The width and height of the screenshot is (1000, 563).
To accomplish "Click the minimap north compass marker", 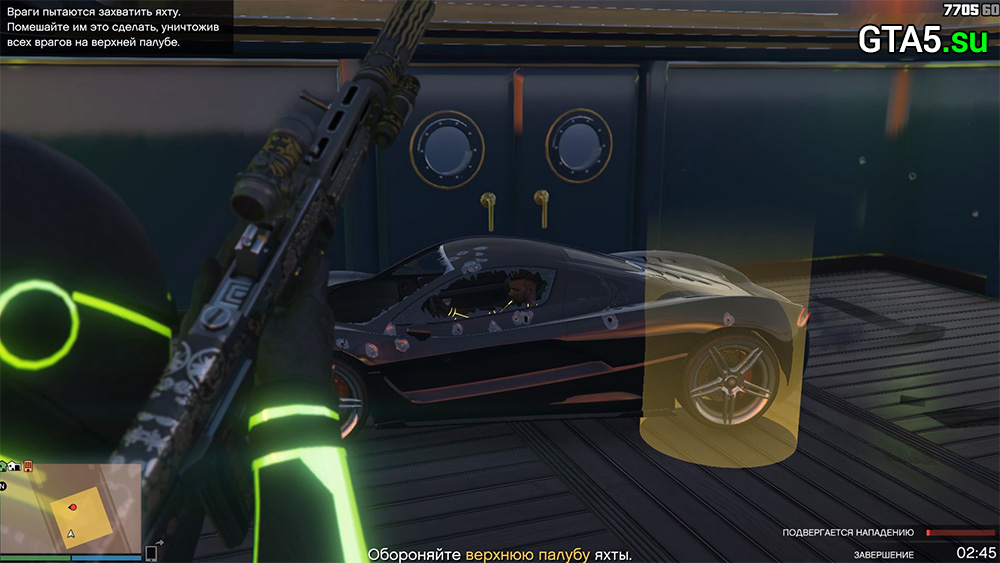I will click(5, 487).
